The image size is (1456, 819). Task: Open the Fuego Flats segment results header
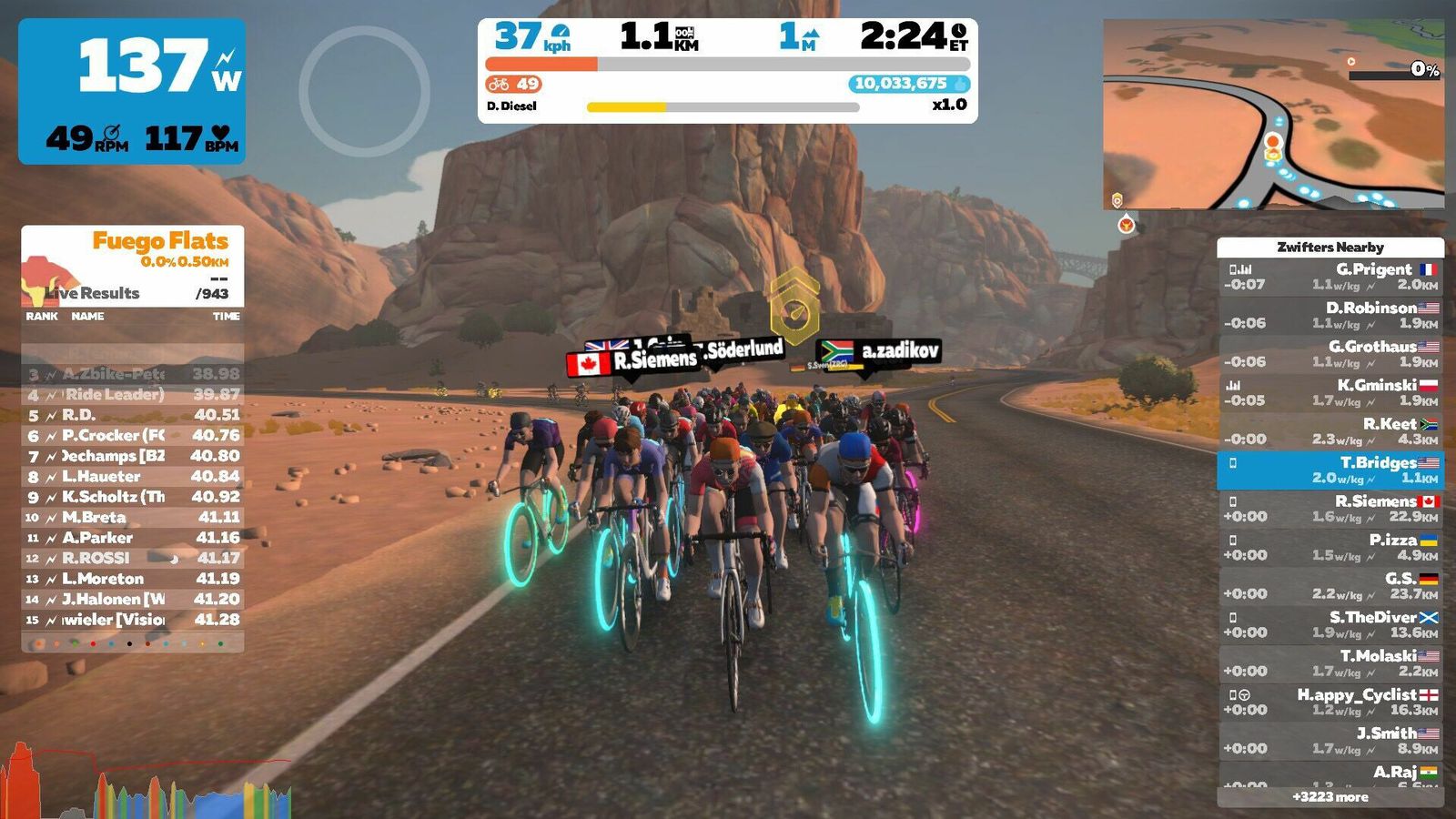point(133,266)
